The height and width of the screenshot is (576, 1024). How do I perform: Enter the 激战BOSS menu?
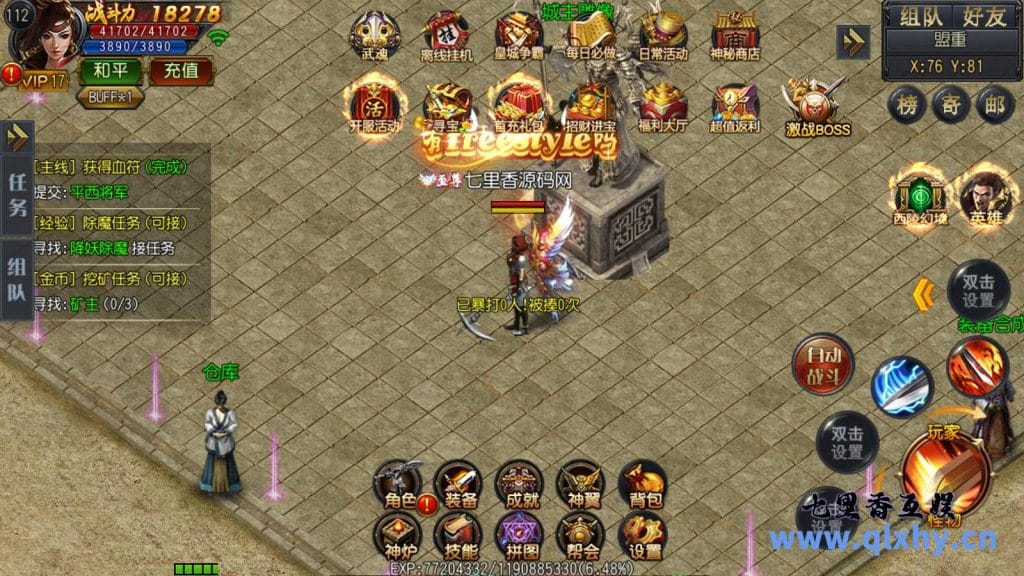[817, 108]
